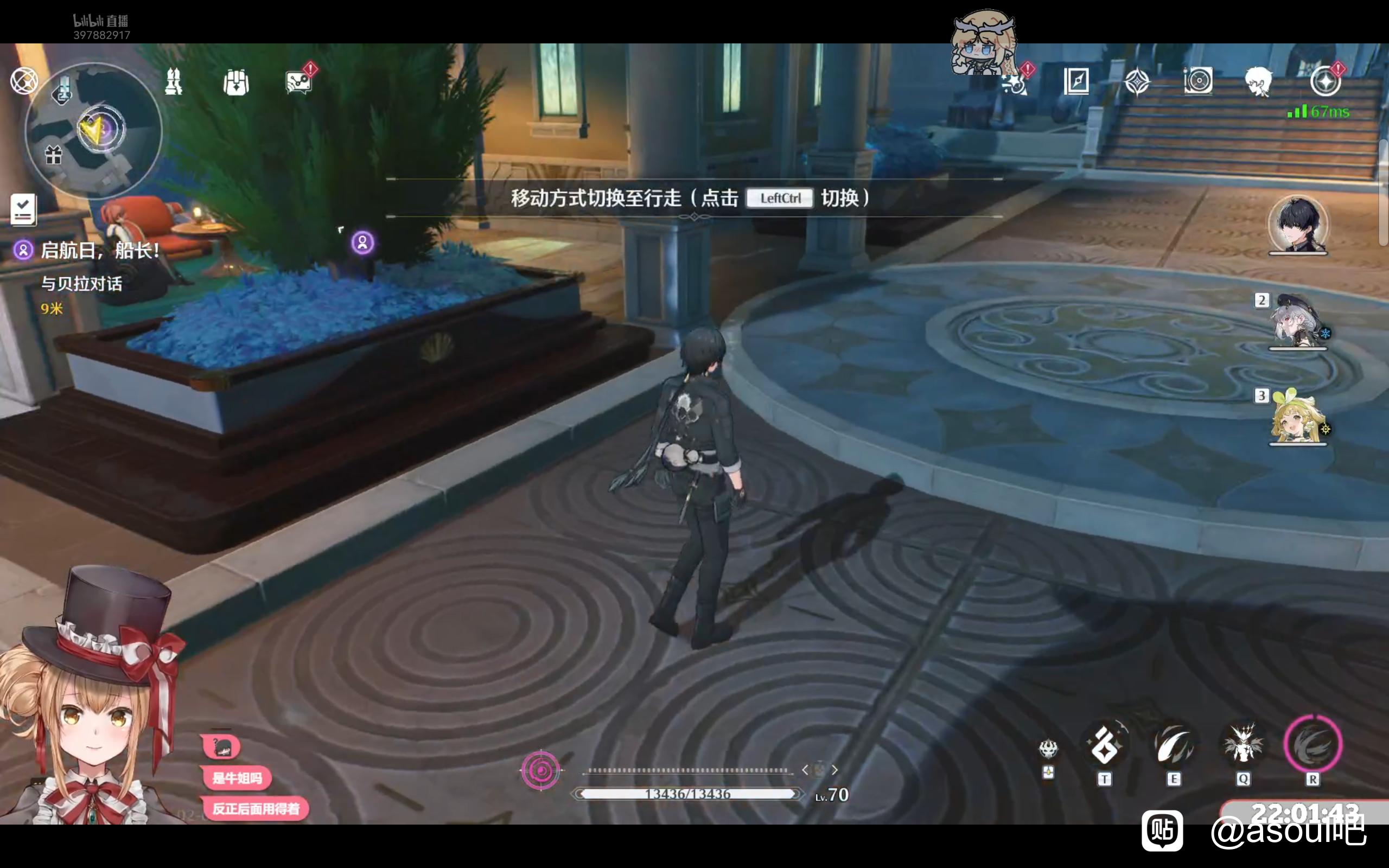Screen dimensions: 1389x868
Task: Open the star flask events icon
Action: pyautogui.click(x=1015, y=82)
